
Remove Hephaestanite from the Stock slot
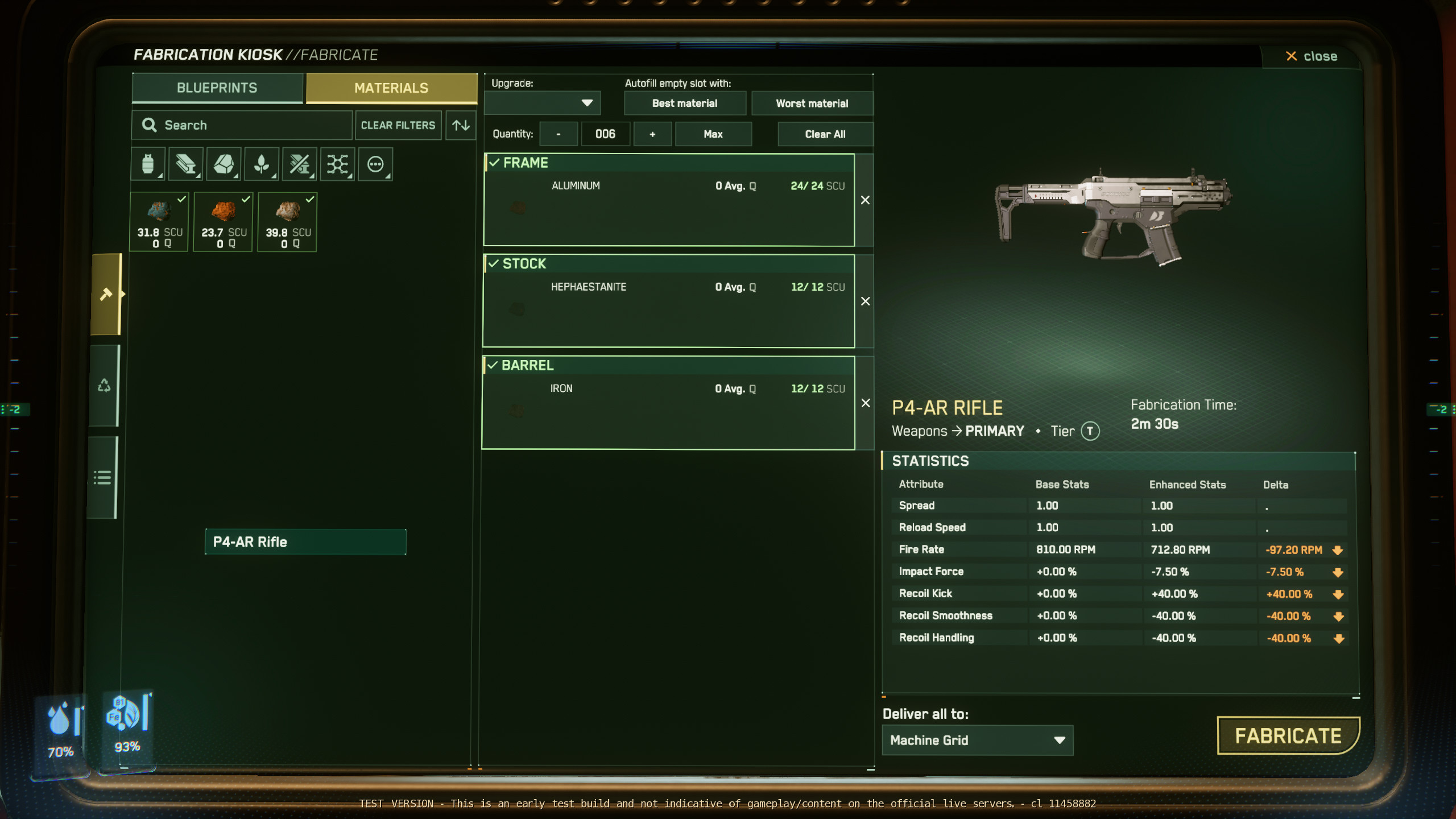pos(865,301)
